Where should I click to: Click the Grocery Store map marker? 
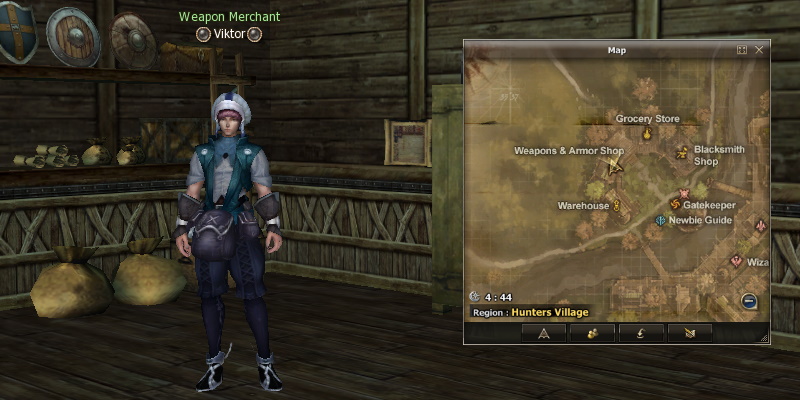click(x=647, y=133)
